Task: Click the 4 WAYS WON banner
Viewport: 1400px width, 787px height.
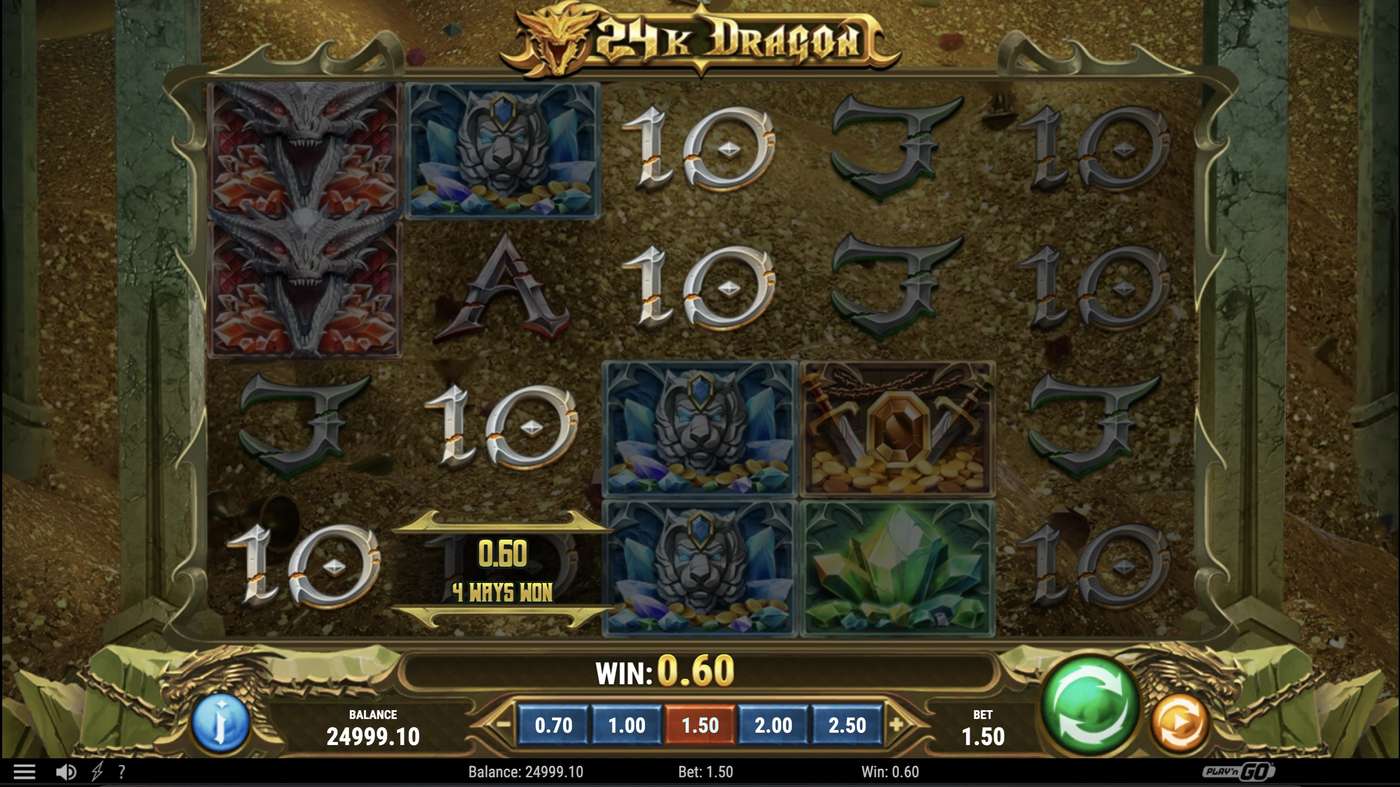Action: [x=501, y=590]
